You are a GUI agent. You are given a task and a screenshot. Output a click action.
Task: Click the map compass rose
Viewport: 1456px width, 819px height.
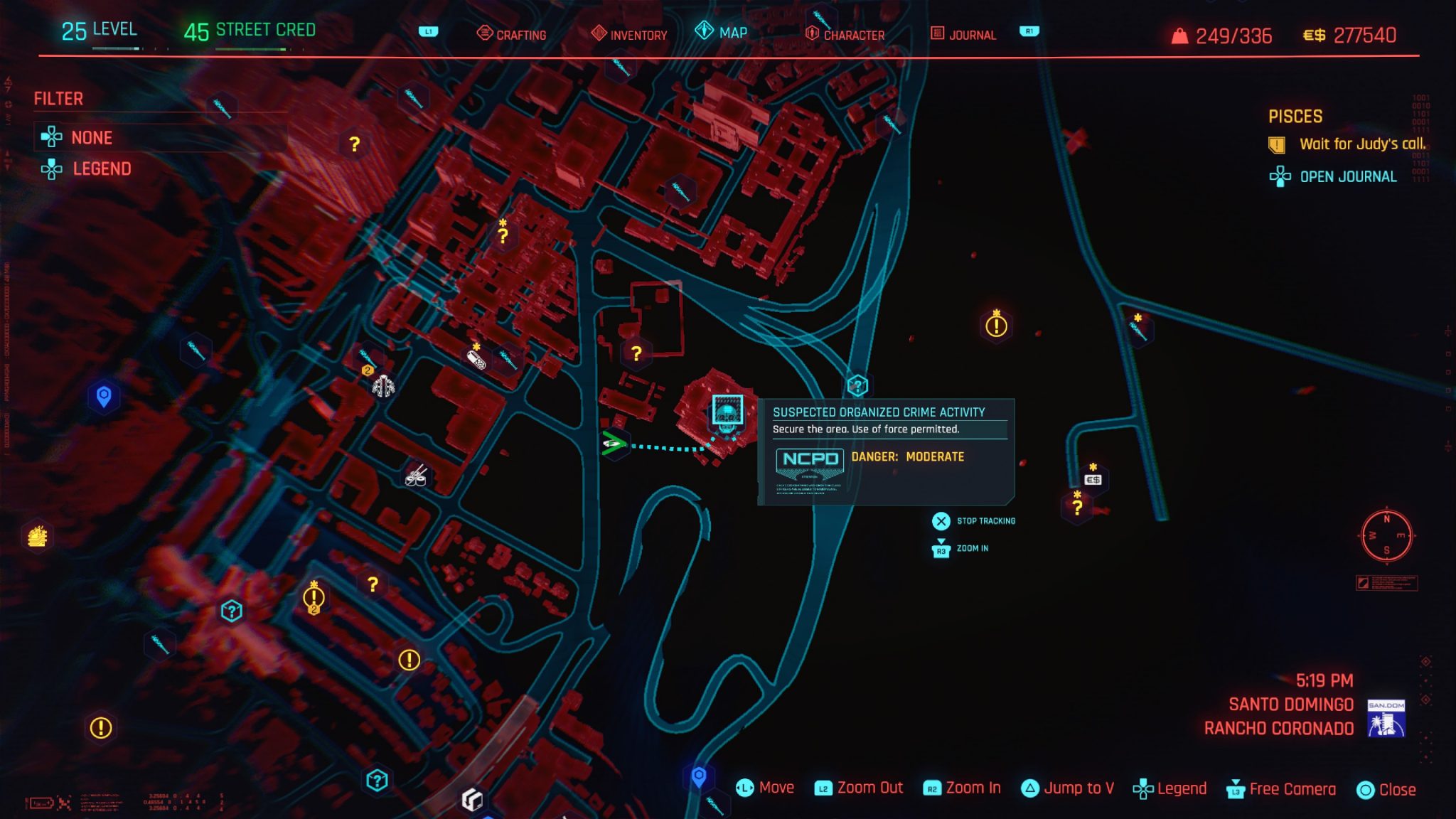coord(1386,535)
